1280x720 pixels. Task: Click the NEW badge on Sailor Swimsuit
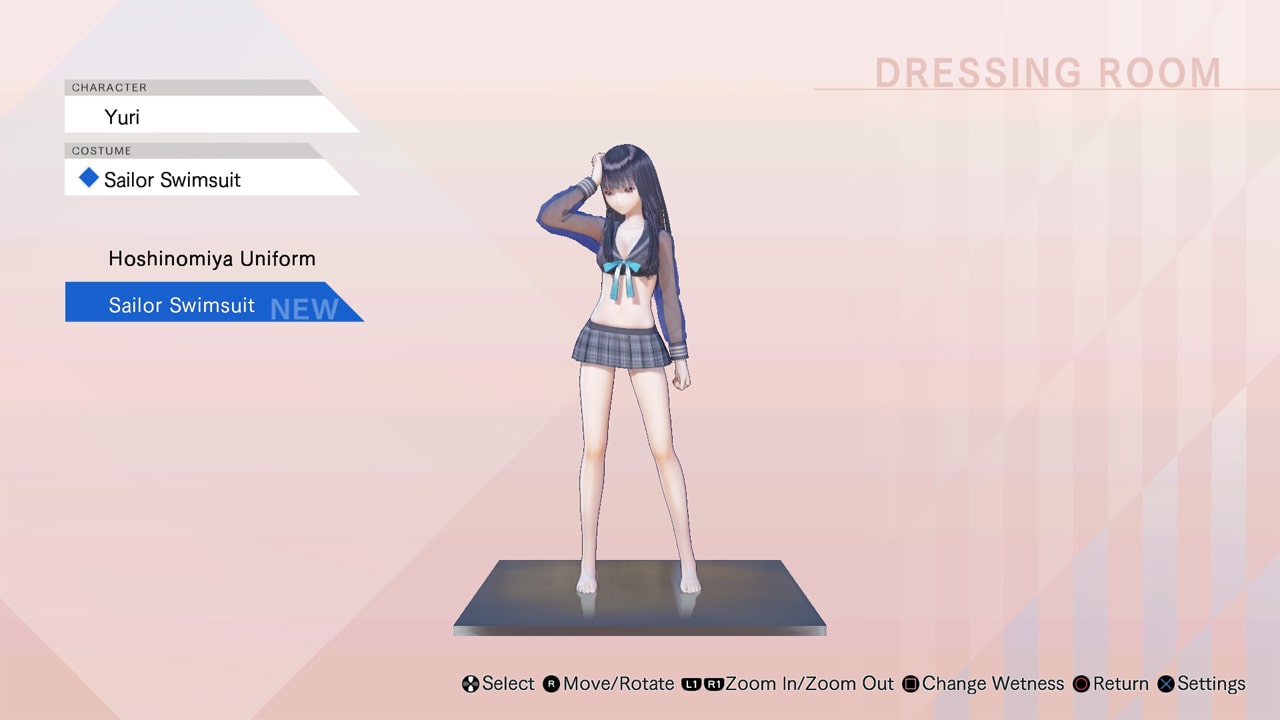tap(302, 309)
